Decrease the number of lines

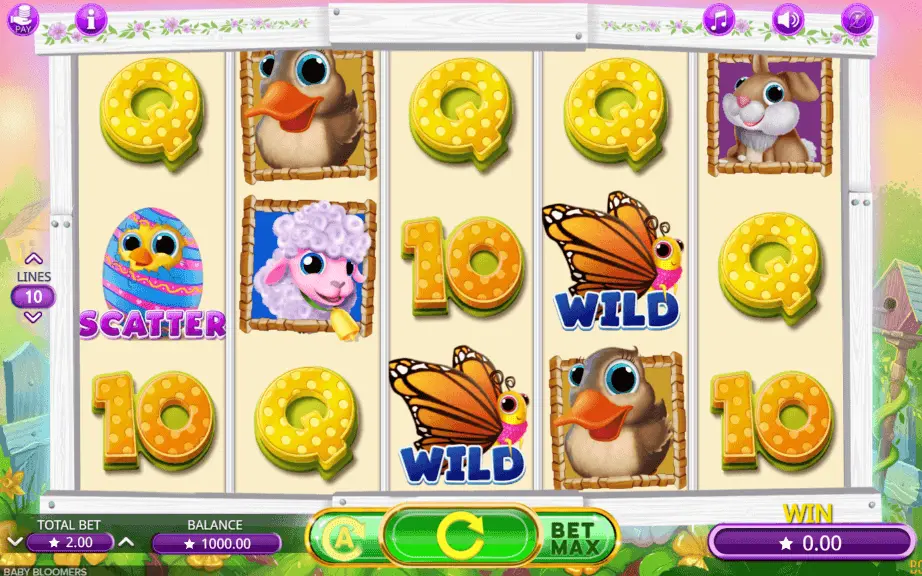[x=33, y=317]
